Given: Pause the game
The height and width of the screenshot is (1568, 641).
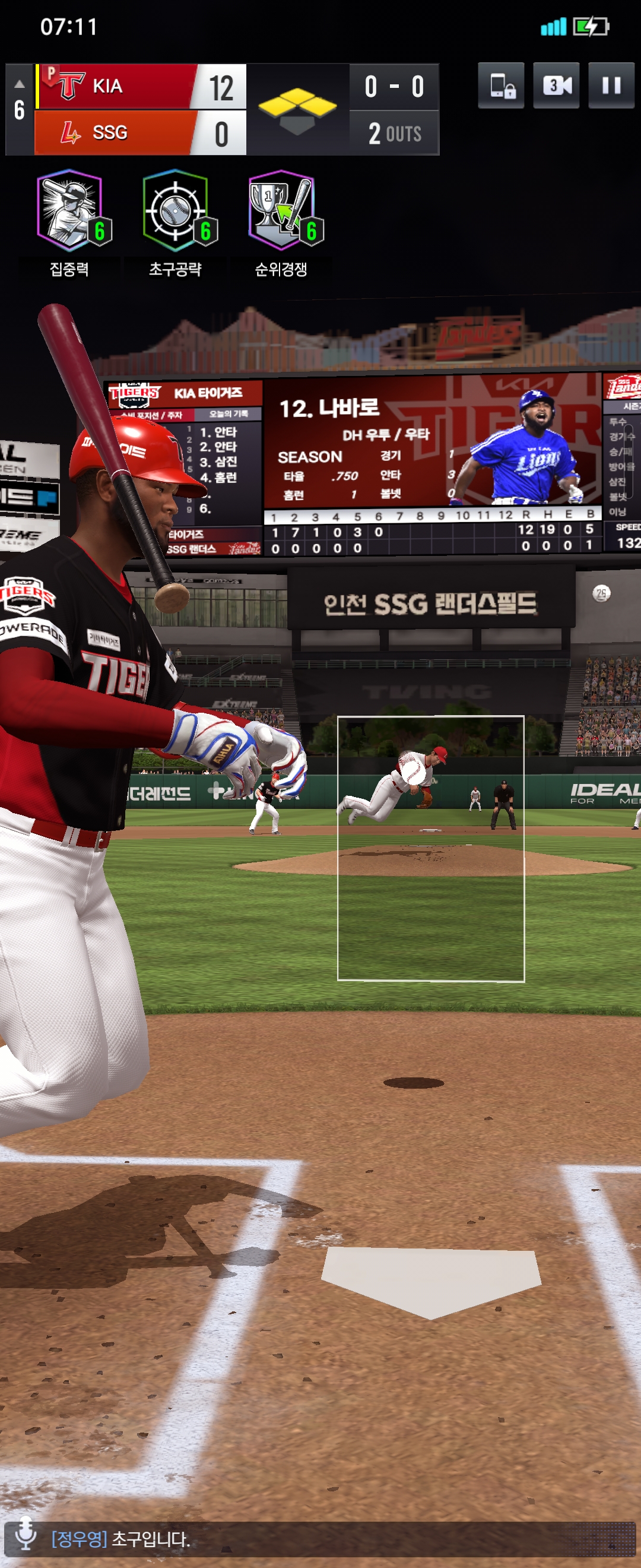Looking at the screenshot, I should [611, 85].
